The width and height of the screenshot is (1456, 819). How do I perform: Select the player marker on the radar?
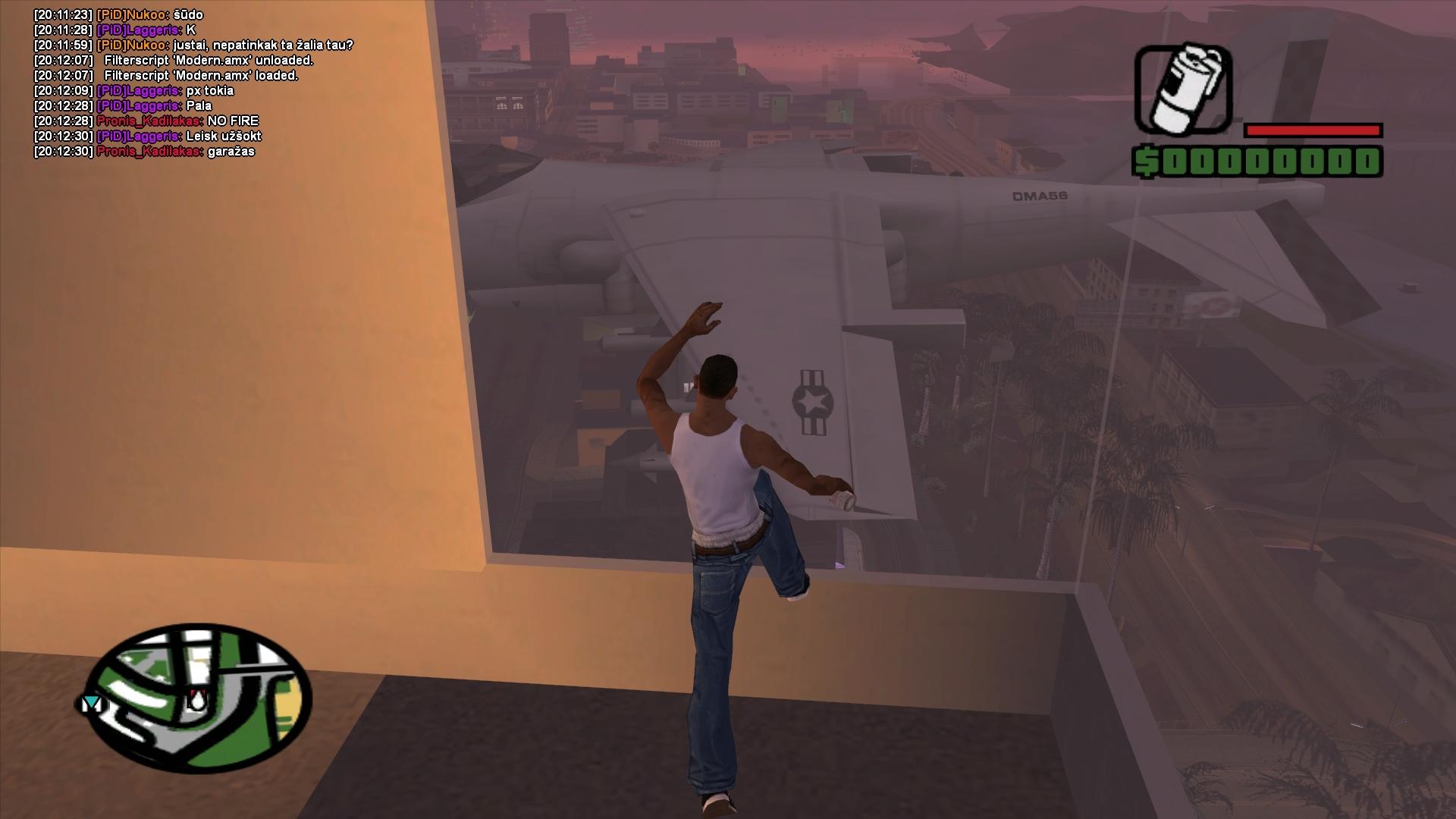tap(196, 700)
